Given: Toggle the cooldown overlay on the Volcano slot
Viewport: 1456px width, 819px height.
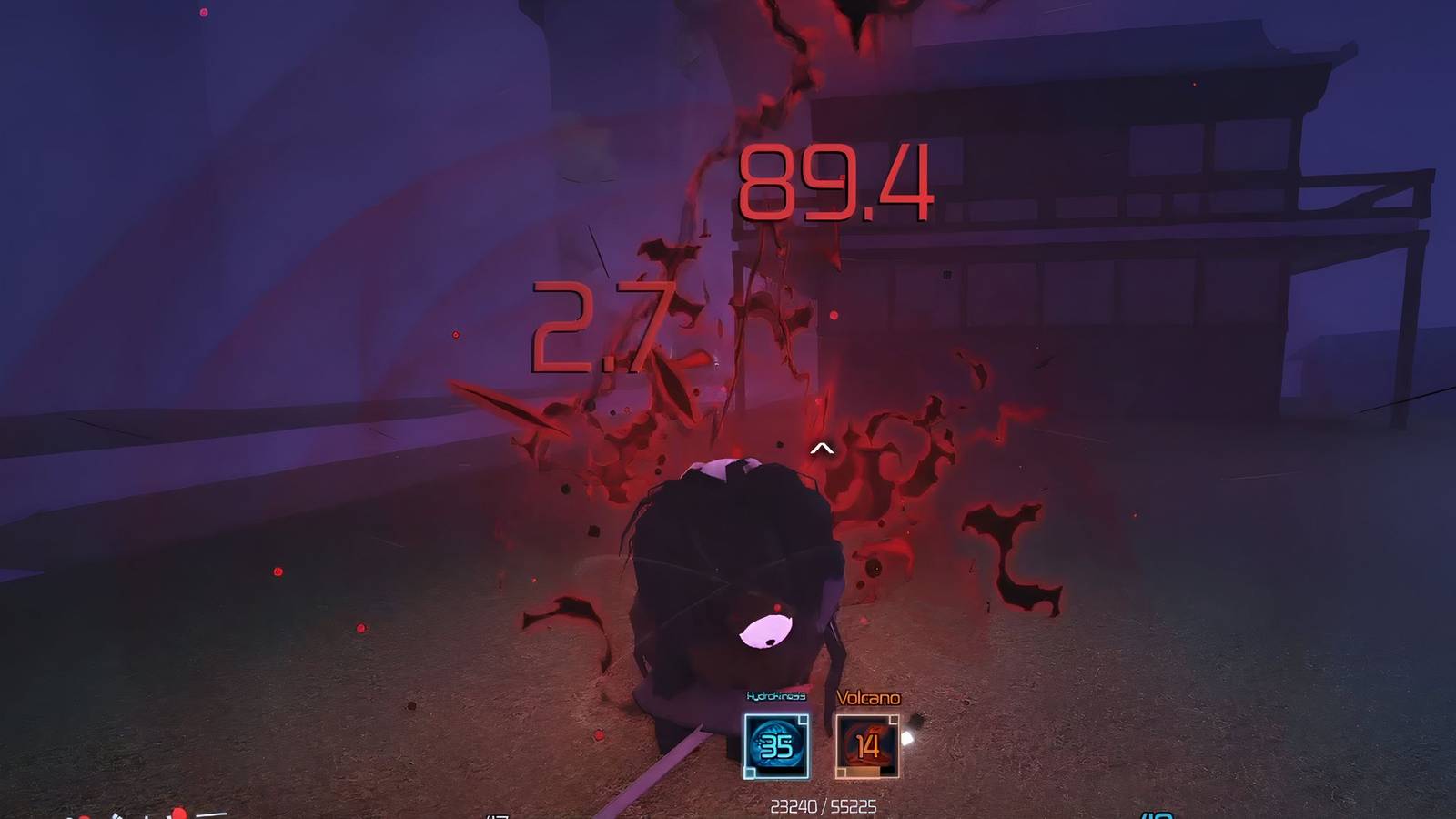Looking at the screenshot, I should click(862, 771).
